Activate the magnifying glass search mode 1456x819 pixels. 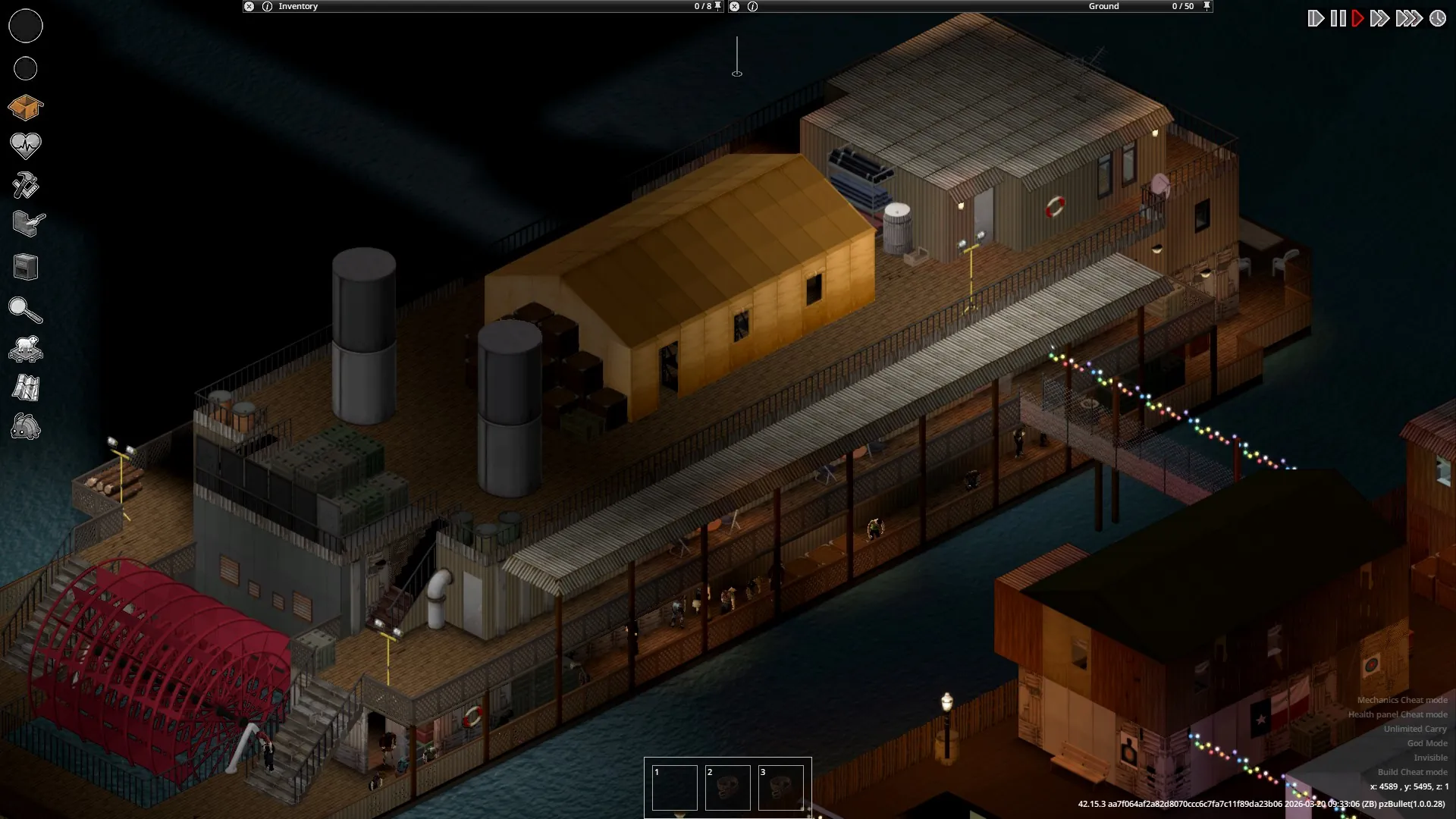(25, 310)
